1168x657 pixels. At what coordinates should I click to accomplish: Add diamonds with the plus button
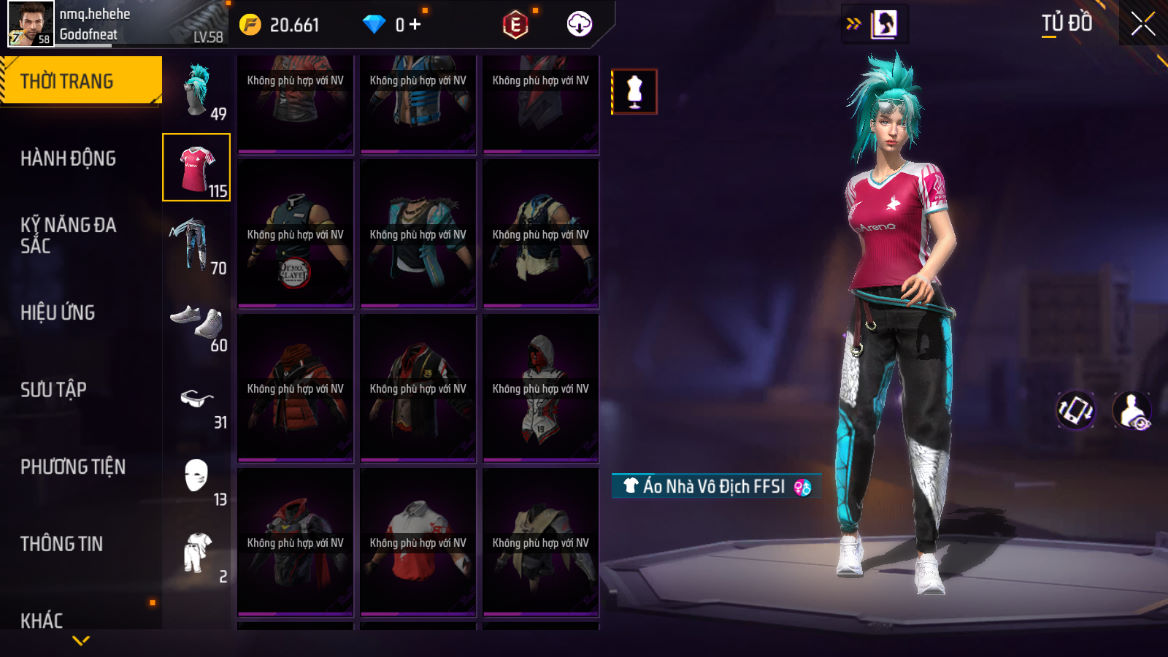[x=415, y=25]
